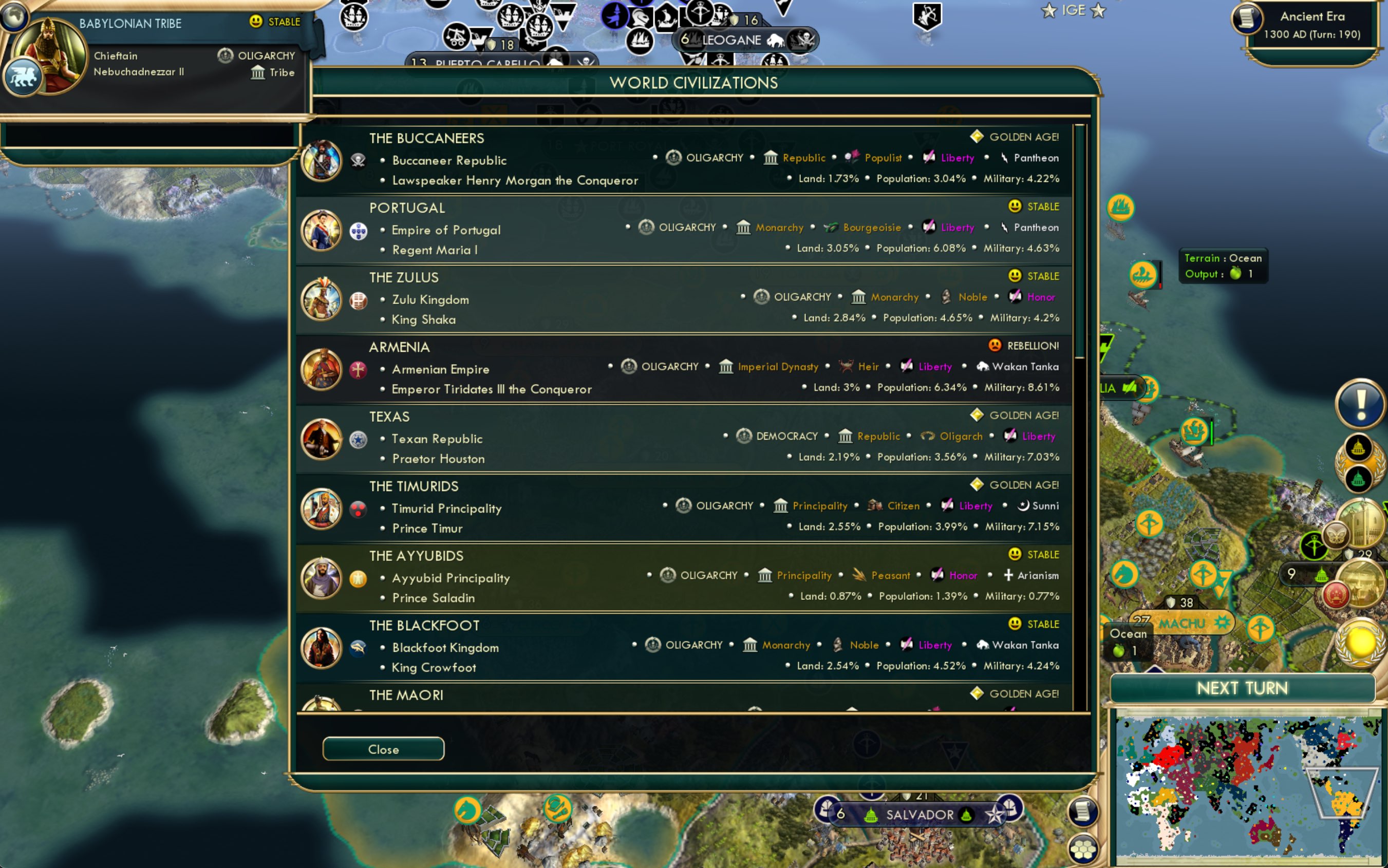The width and height of the screenshot is (1388, 868).
Task: Select Portugal's leader portrait
Action: click(x=322, y=230)
